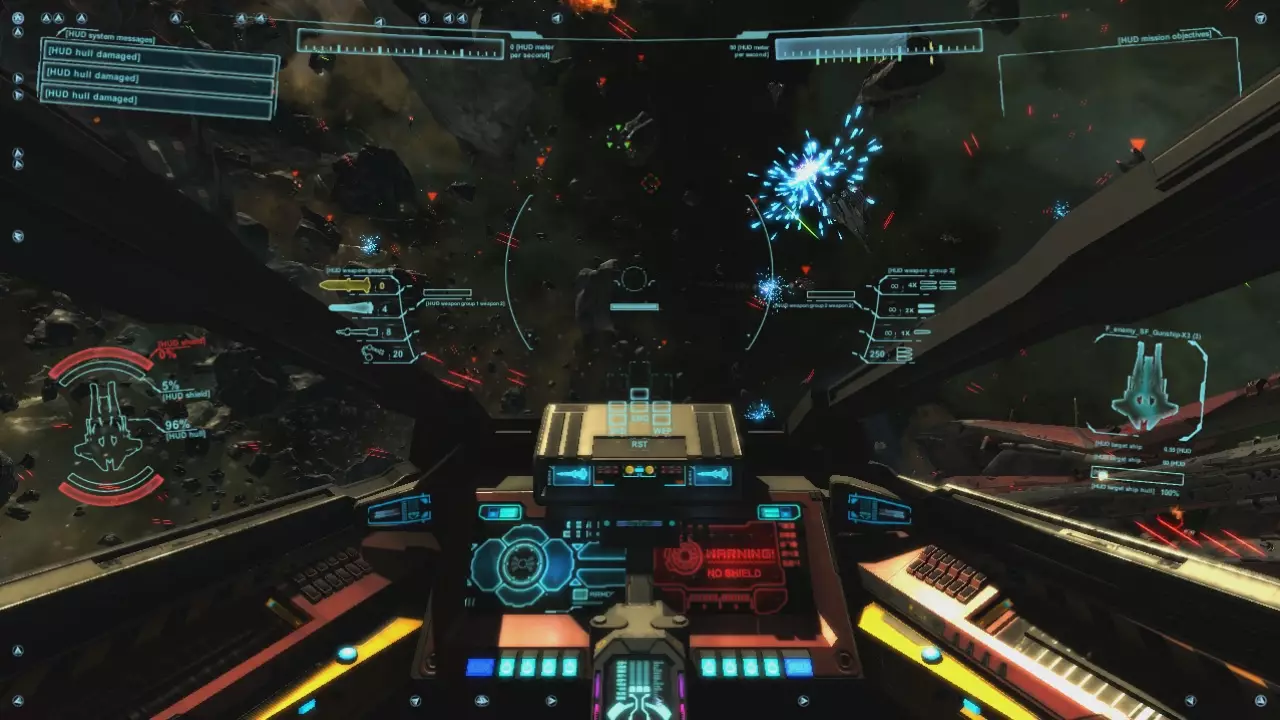Select the 4X ammo weapon in group 2
This screenshot has width=1280, height=720.
pos(911,285)
